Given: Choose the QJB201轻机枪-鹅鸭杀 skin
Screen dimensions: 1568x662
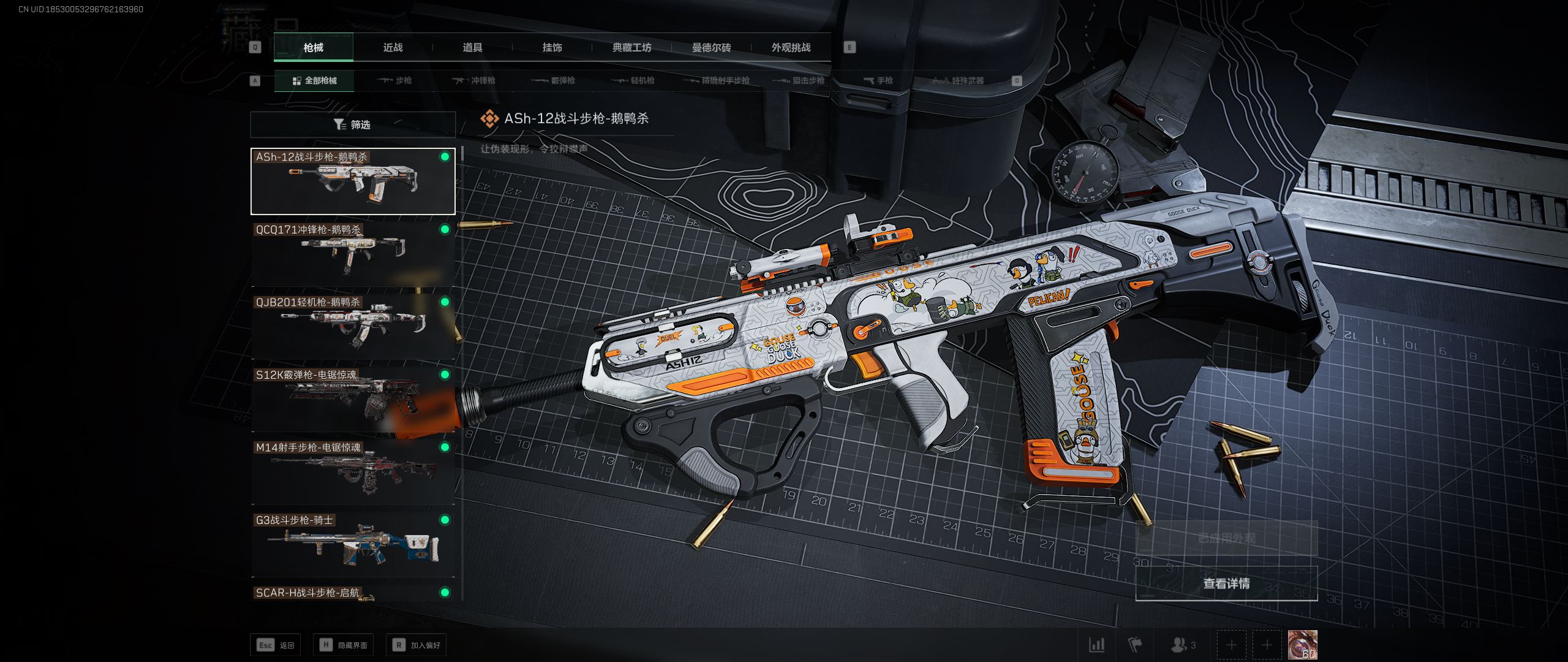Looking at the screenshot, I should coord(353,326).
